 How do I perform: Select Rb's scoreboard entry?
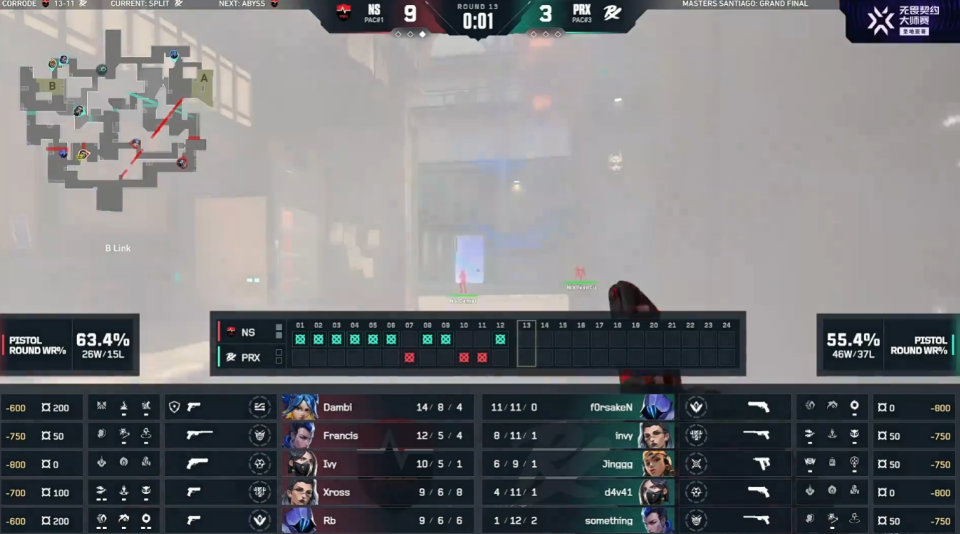[380, 520]
